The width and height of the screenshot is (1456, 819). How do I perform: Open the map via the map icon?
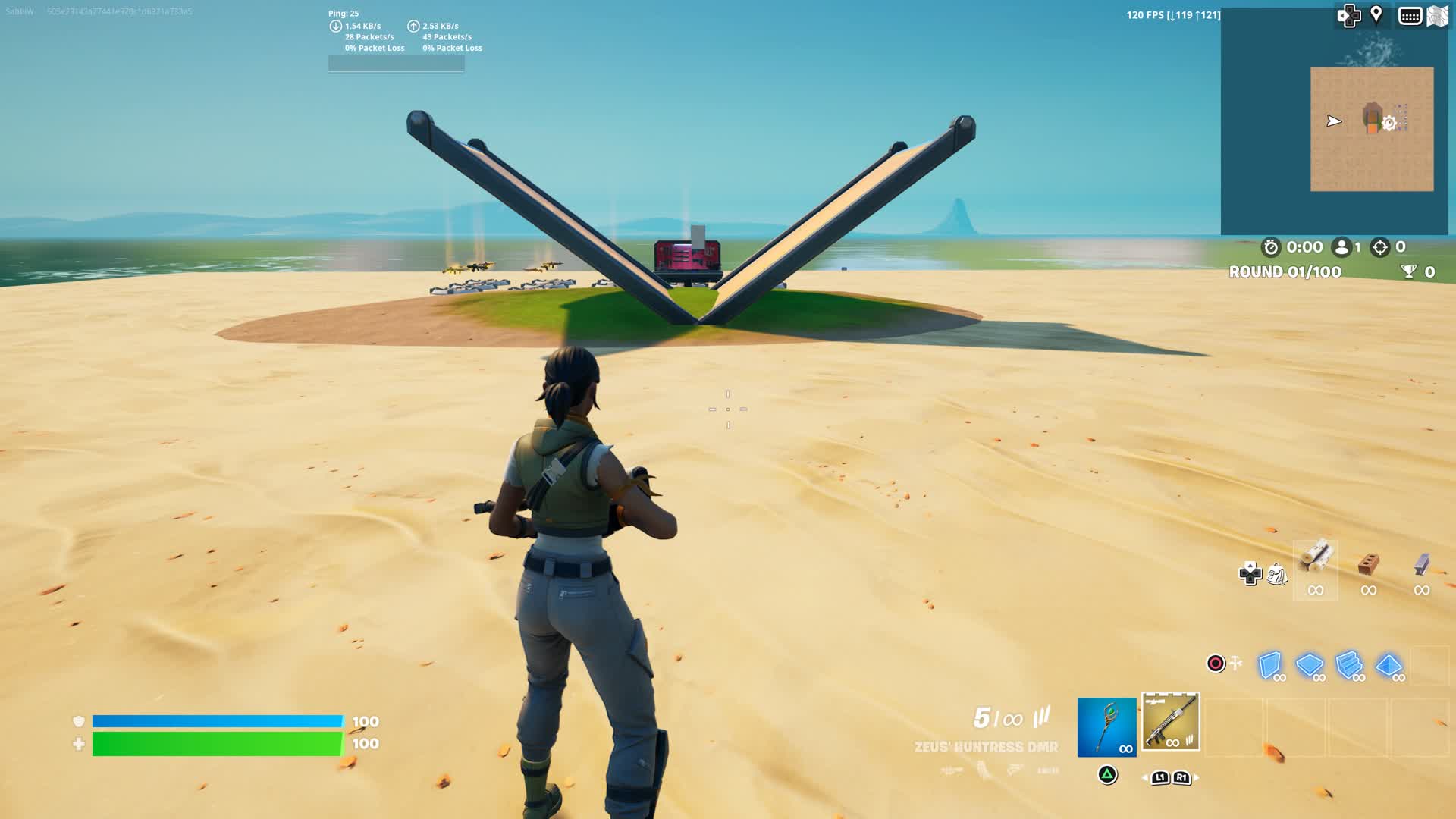tap(1438, 15)
